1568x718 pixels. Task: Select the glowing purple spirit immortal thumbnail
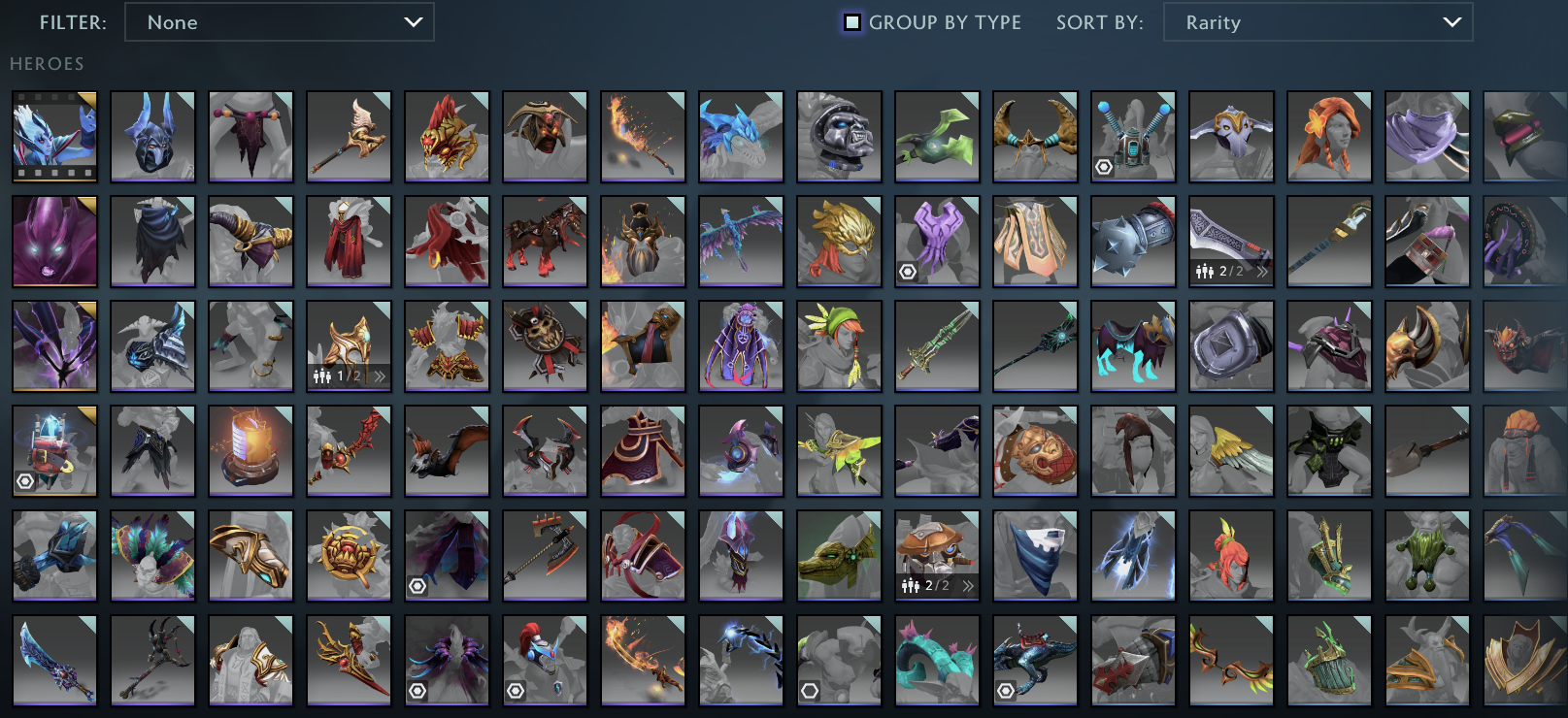pos(53,241)
